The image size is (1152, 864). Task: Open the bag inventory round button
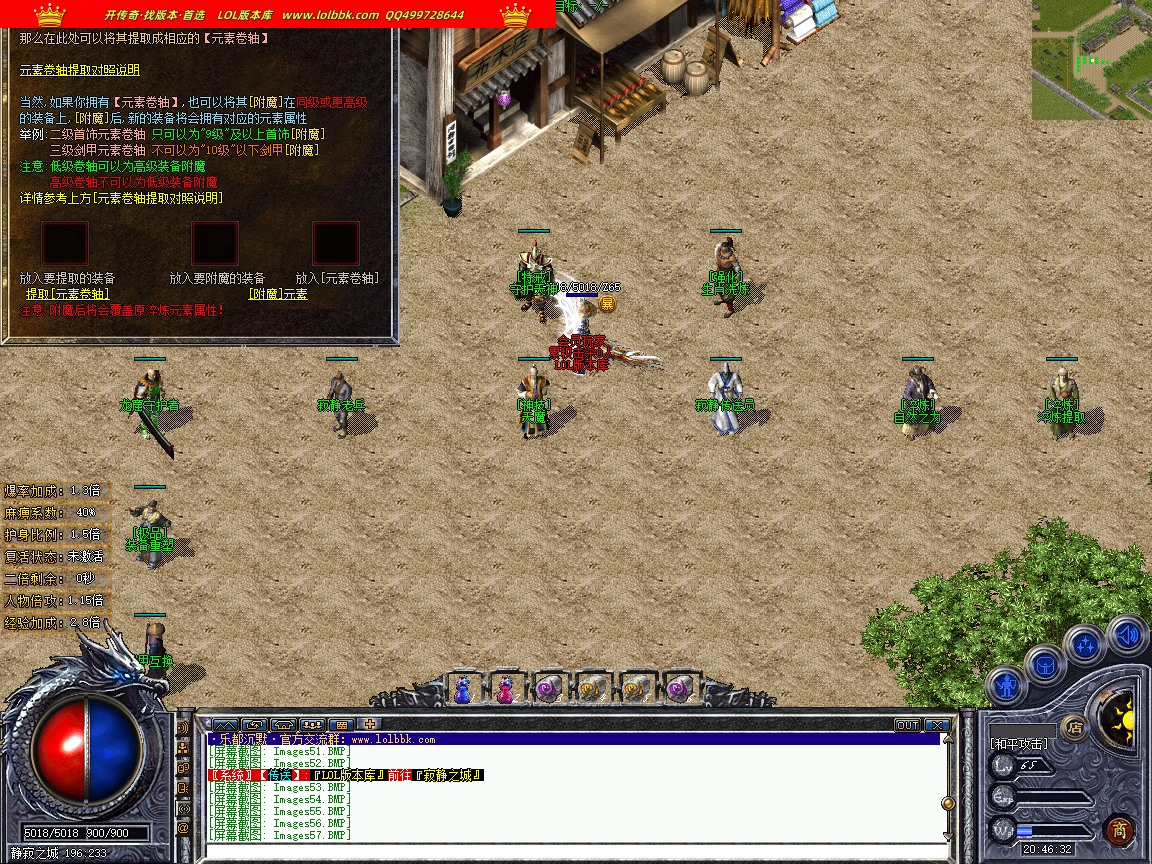(x=1045, y=664)
